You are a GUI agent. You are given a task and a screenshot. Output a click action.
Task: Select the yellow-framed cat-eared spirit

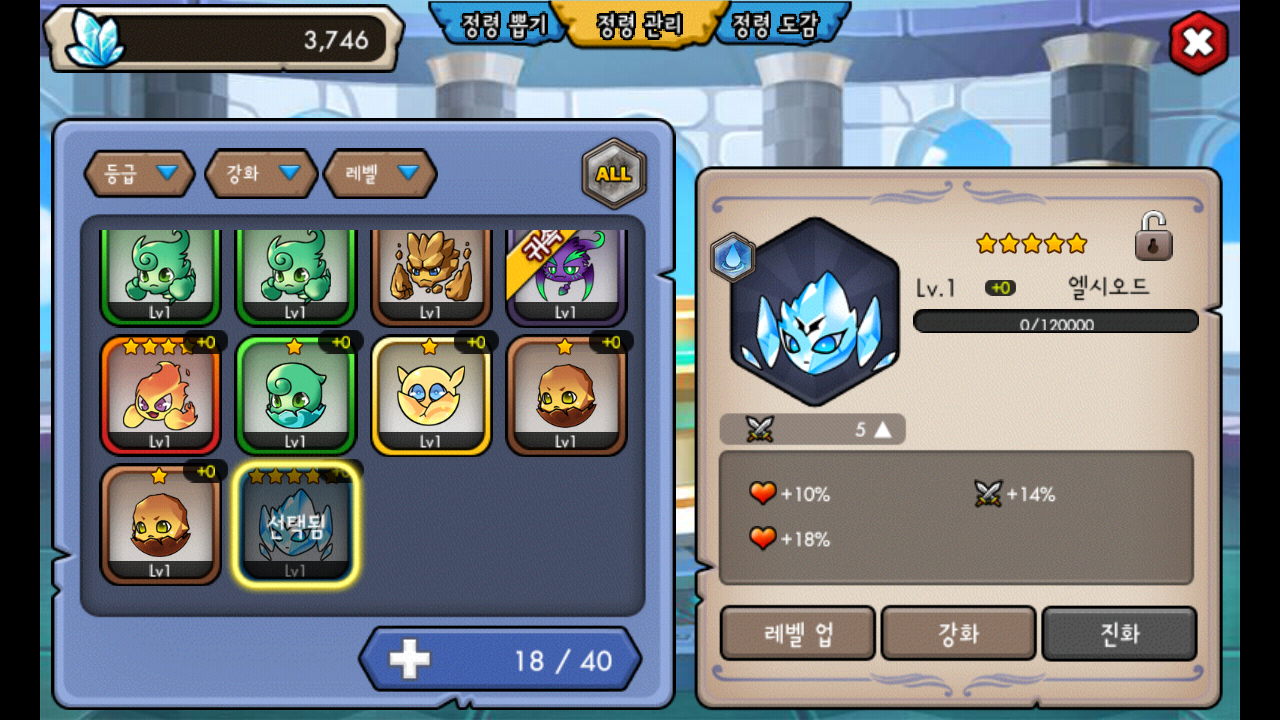(x=431, y=395)
